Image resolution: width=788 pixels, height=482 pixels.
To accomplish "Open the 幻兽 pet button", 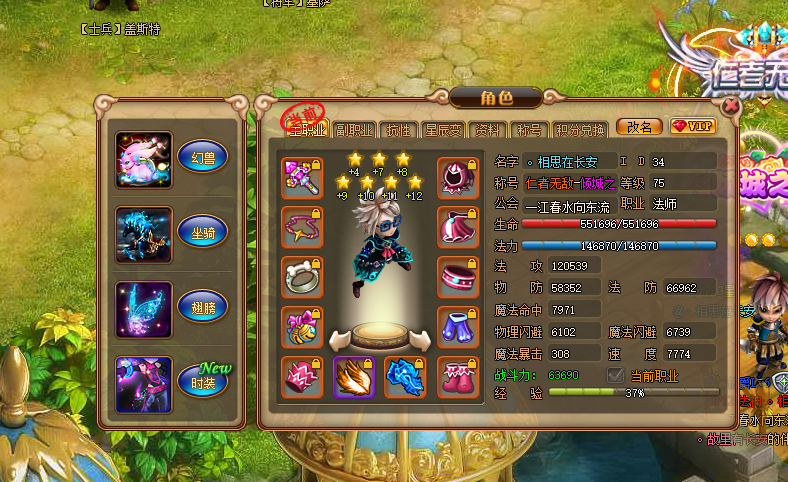I will [202, 156].
